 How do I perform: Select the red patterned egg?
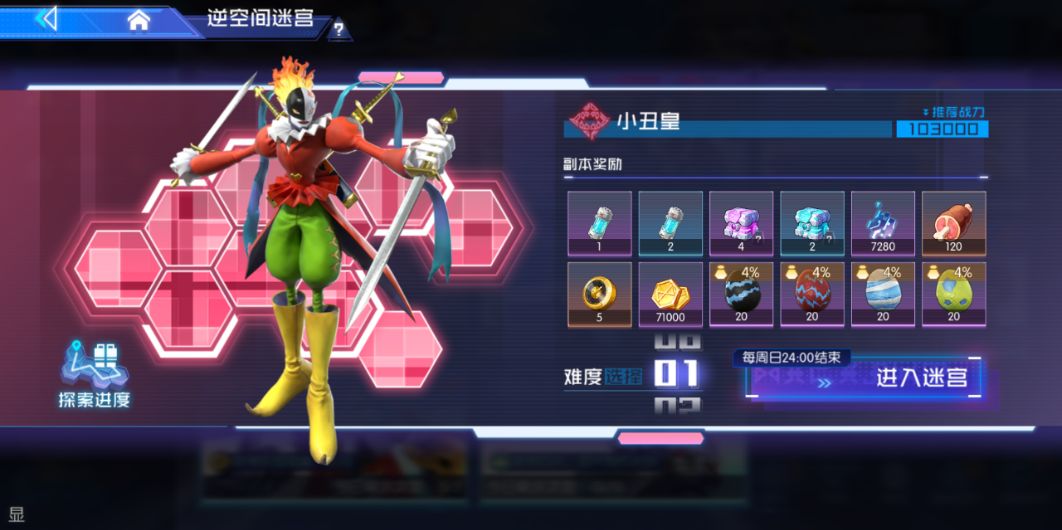point(812,294)
